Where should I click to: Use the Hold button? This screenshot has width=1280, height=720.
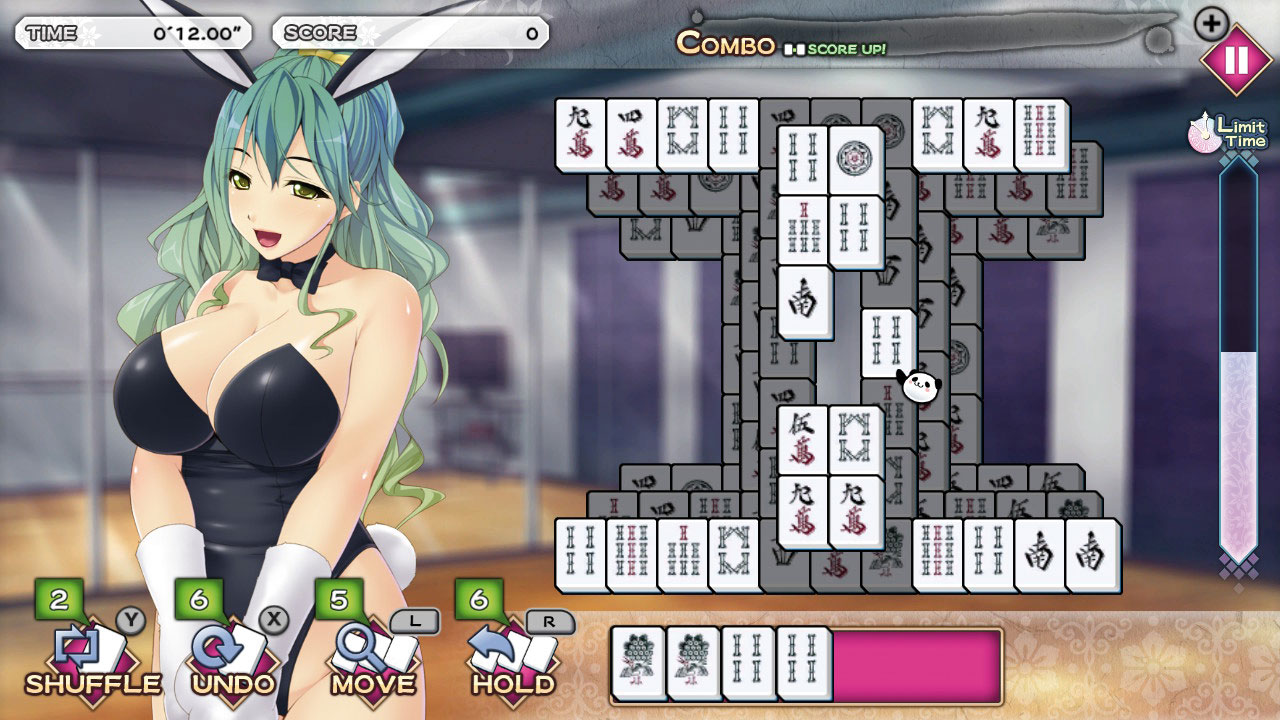tap(512, 655)
